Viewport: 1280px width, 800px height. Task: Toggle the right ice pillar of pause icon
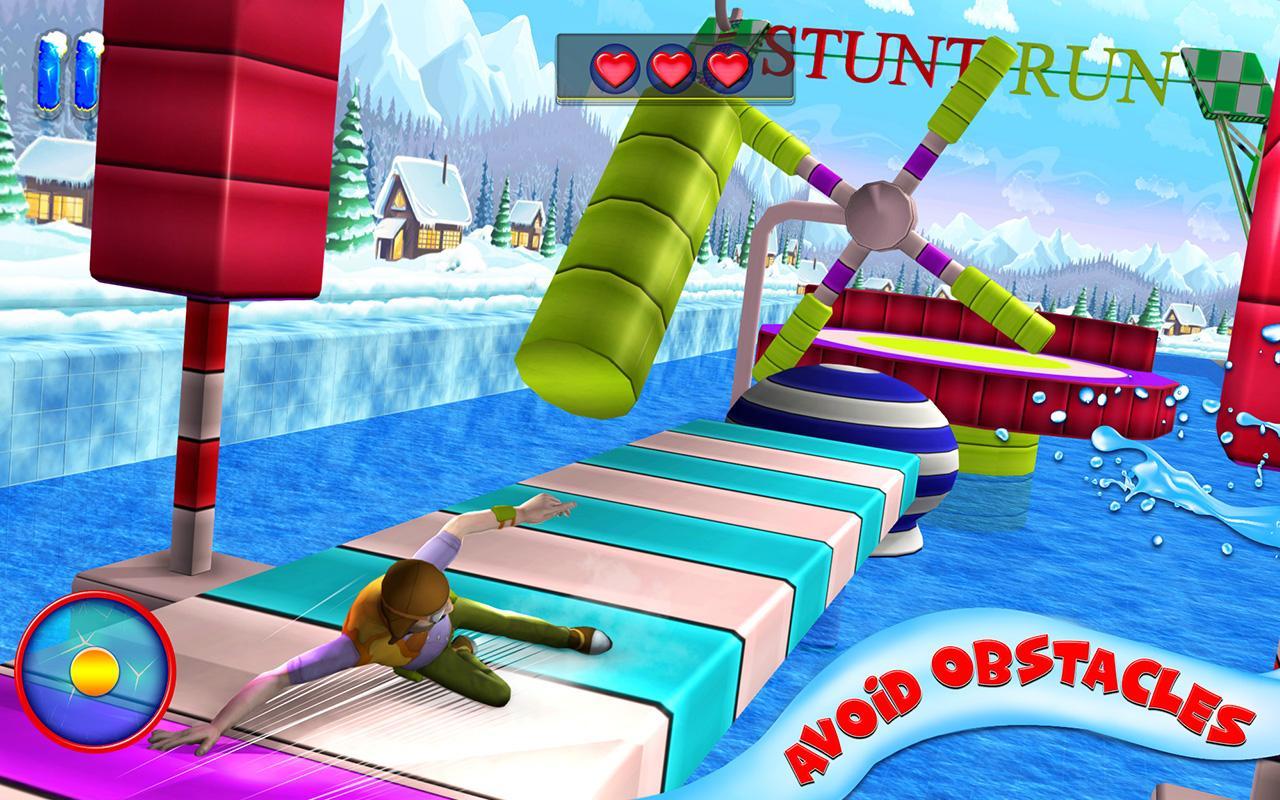click(86, 75)
